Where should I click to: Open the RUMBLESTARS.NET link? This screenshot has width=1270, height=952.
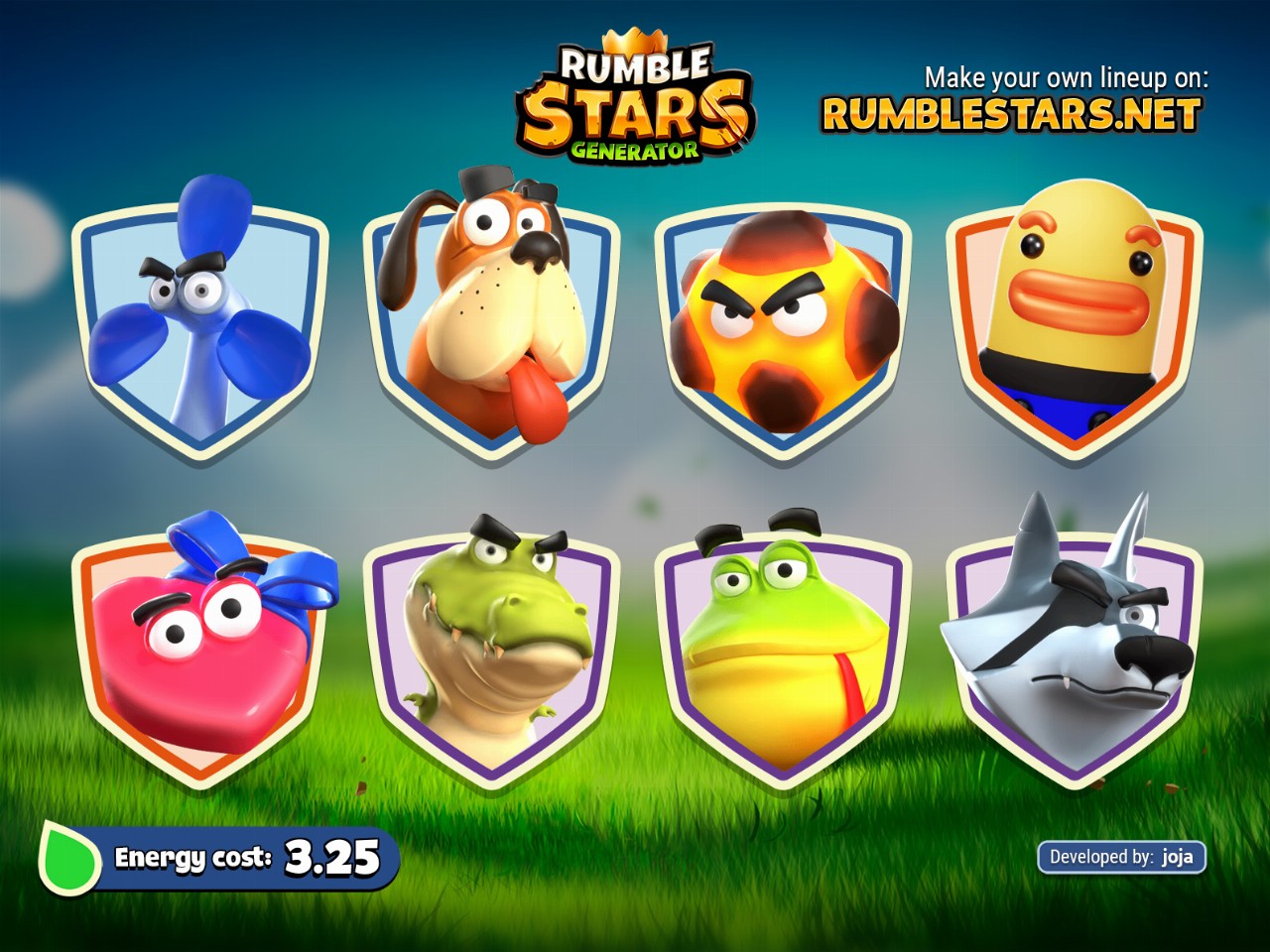pyautogui.click(x=1011, y=115)
